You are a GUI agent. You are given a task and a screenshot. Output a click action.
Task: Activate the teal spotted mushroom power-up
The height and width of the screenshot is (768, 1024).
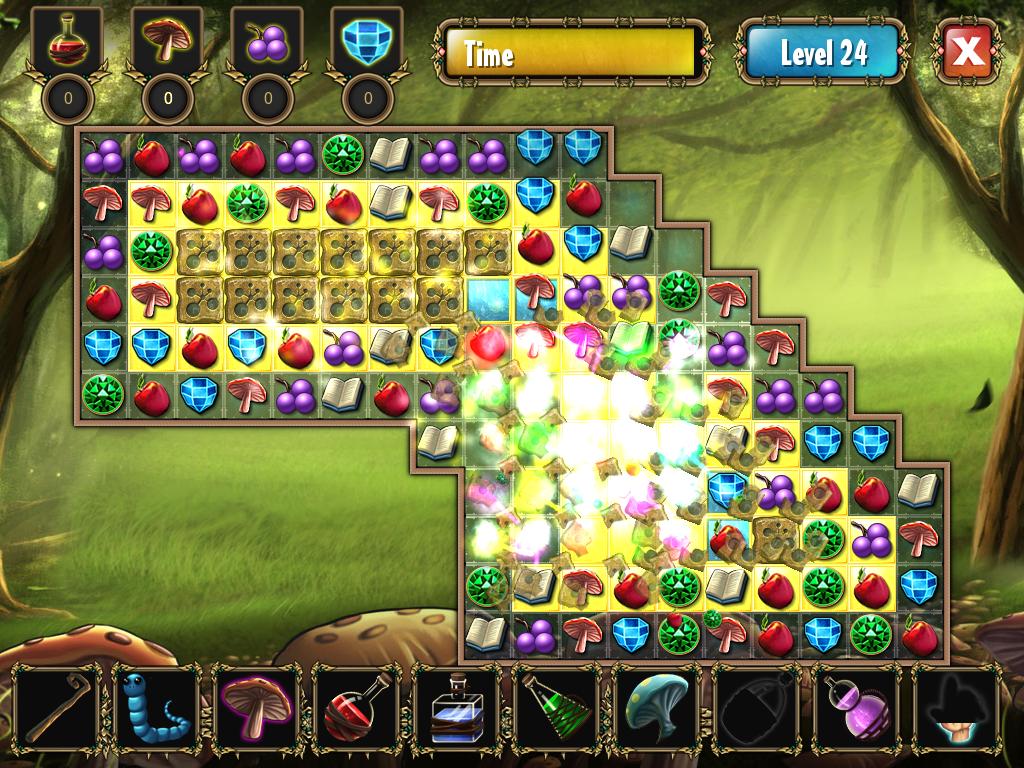point(657,706)
